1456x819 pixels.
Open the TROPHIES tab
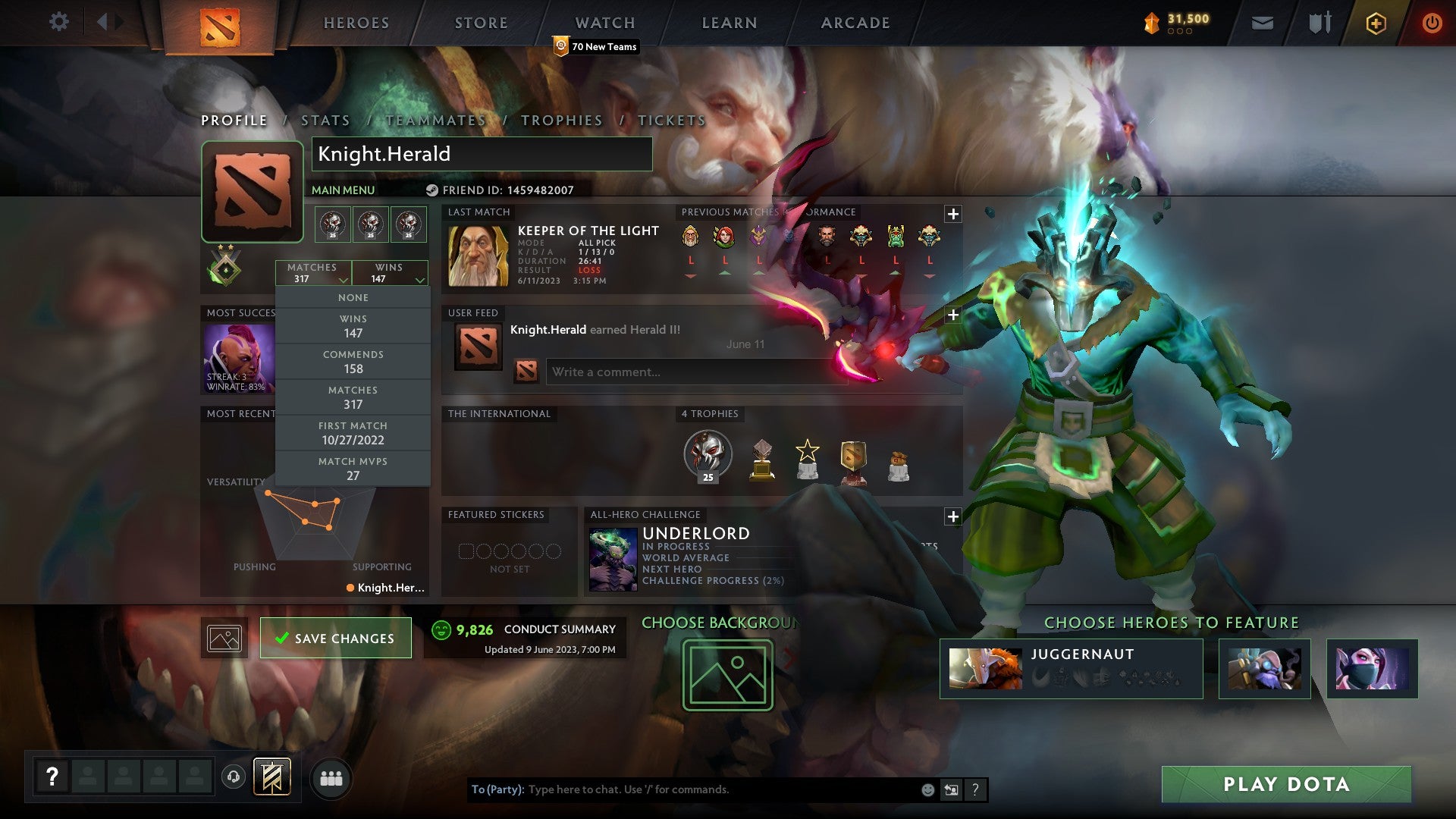tap(561, 120)
